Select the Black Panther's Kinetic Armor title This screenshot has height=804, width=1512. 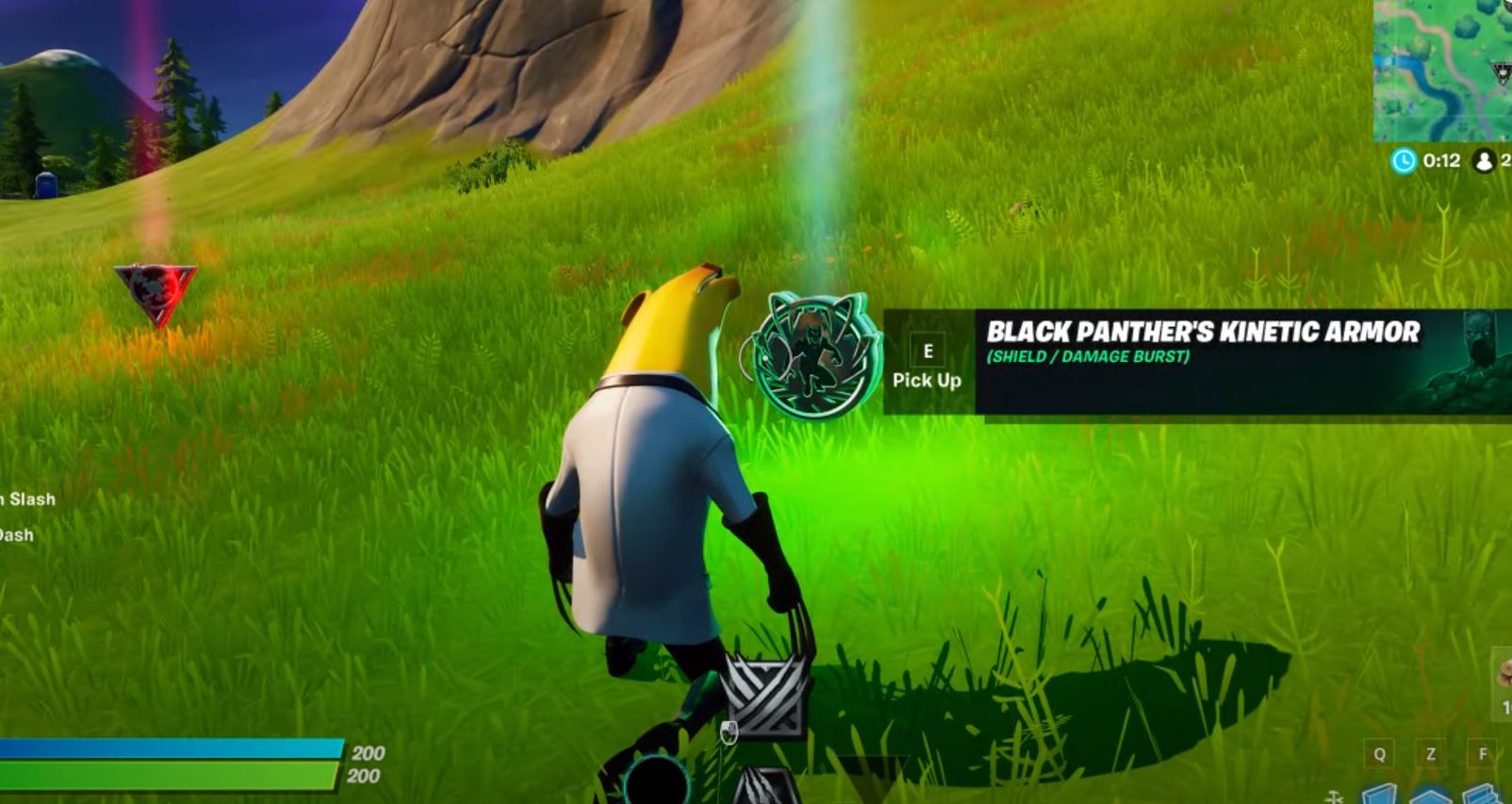click(x=1216, y=332)
